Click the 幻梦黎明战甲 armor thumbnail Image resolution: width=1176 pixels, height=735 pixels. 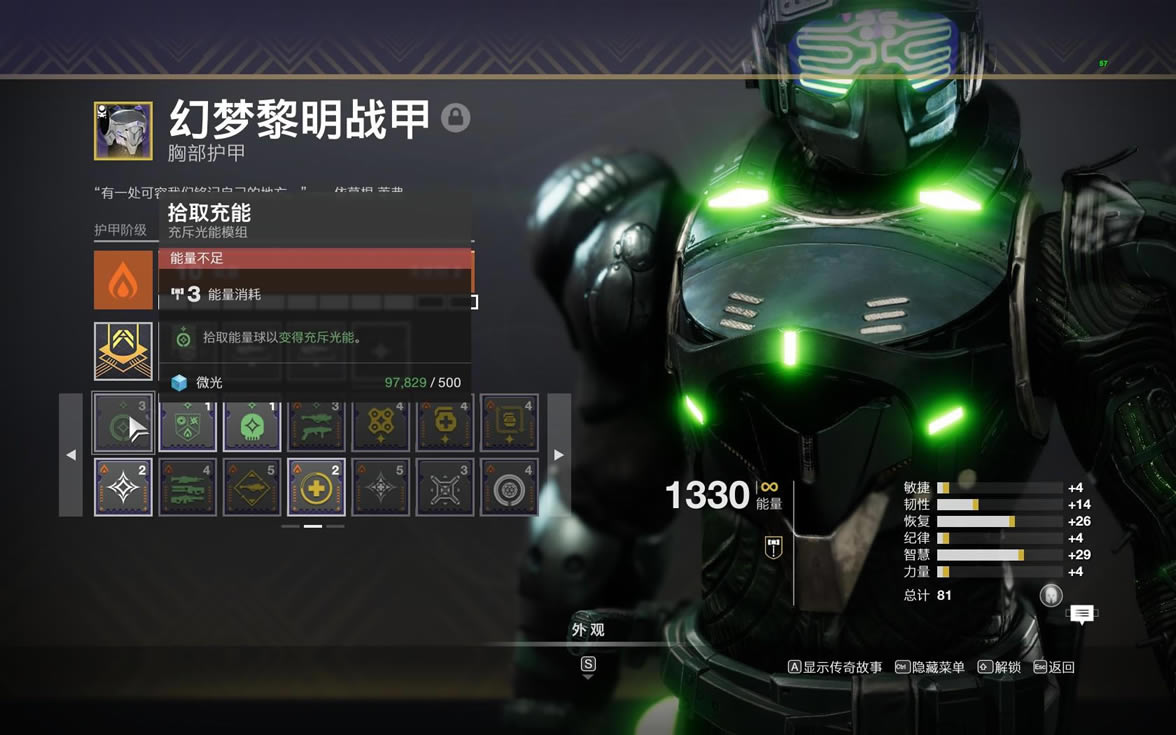click(x=123, y=131)
